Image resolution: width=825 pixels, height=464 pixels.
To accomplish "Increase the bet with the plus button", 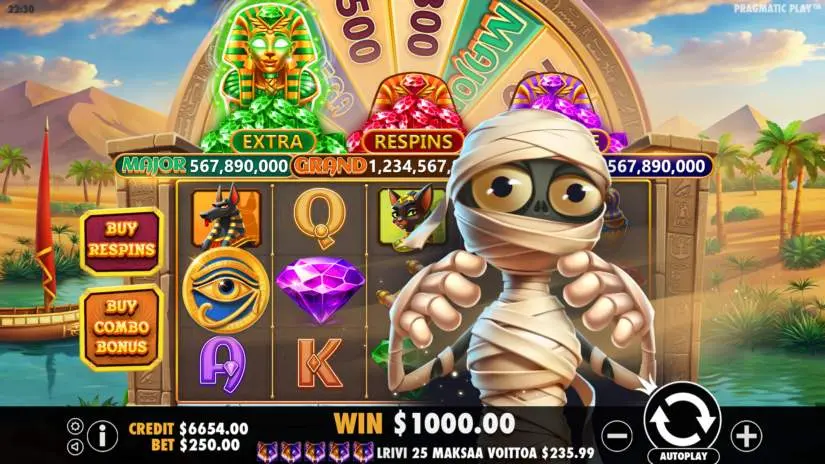I will click(746, 435).
